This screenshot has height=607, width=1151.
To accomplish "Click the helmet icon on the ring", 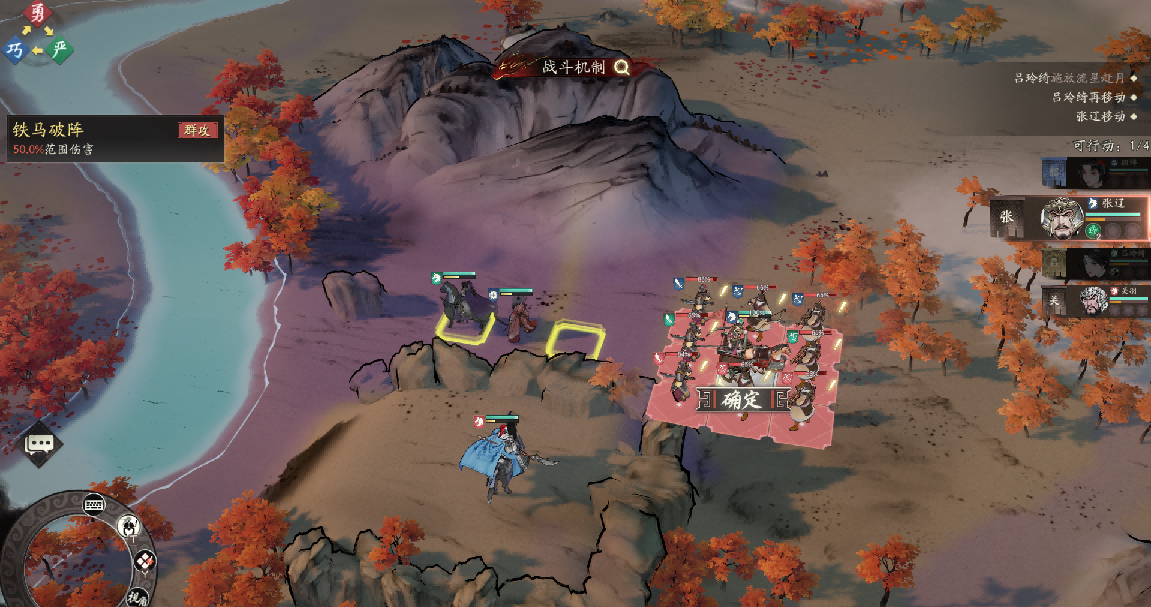I will coord(129,525).
